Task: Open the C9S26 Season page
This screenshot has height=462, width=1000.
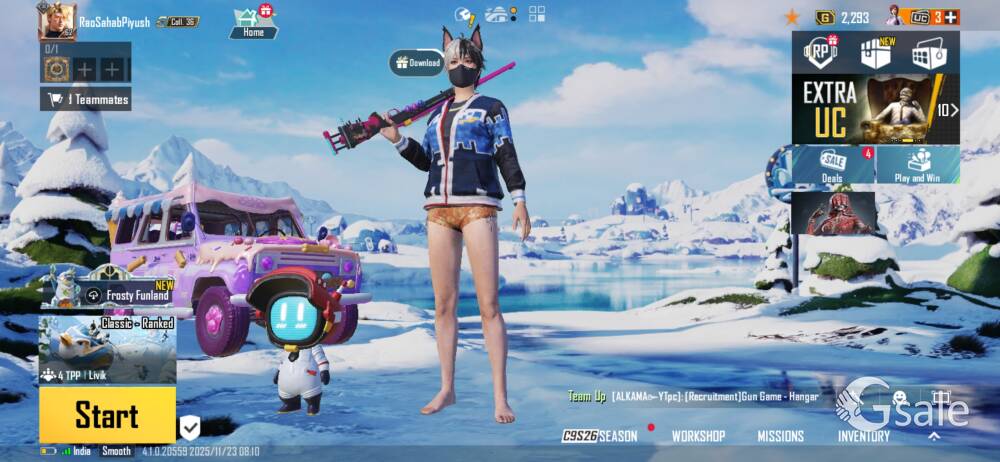Action: point(599,436)
